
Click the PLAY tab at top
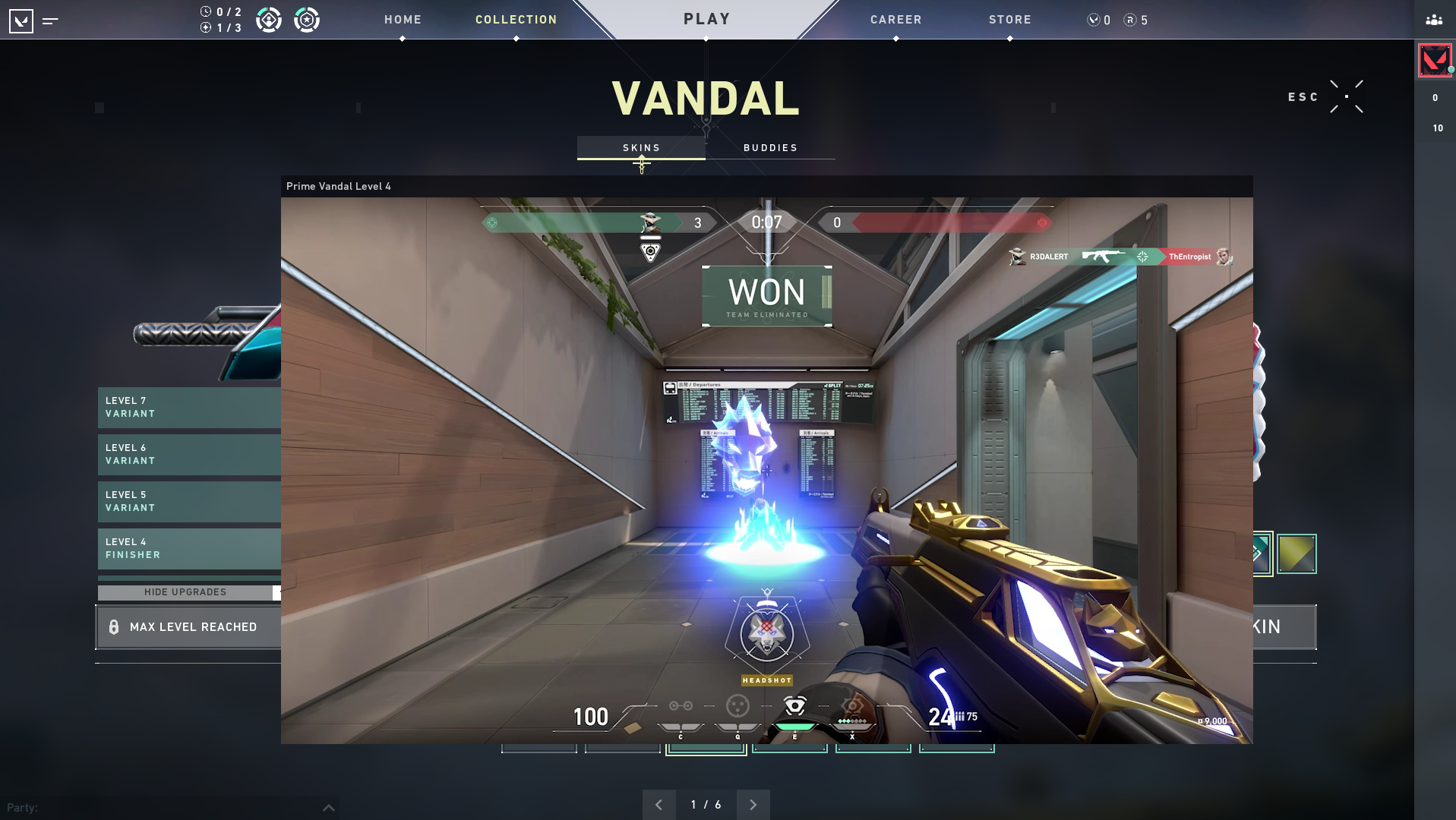point(706,19)
